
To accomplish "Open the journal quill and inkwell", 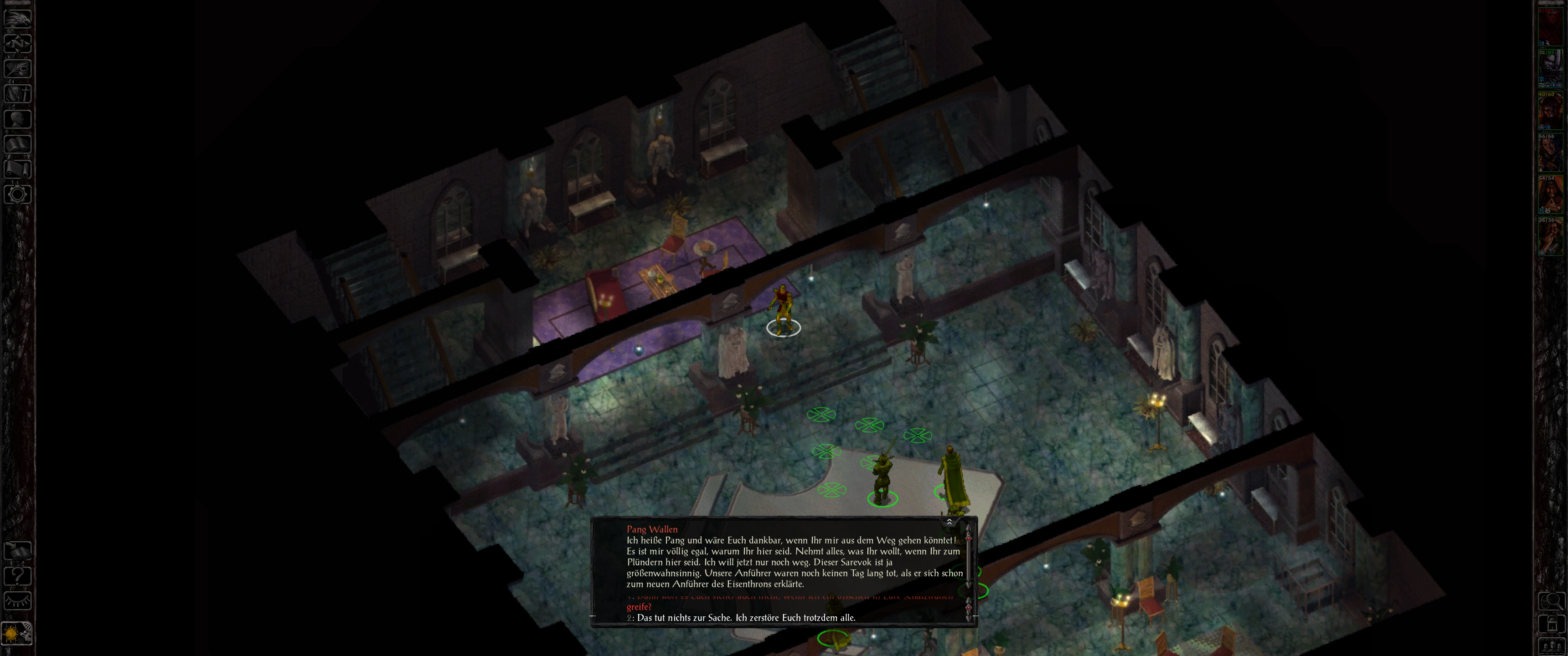I will tap(17, 68).
